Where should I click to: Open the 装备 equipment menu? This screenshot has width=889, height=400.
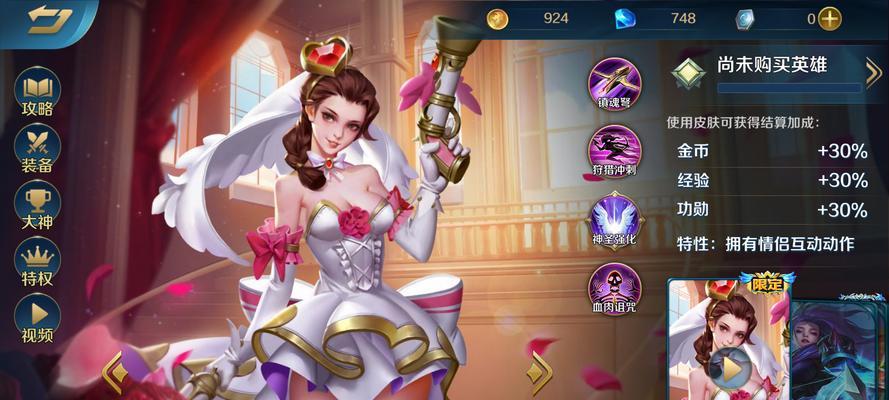[37, 151]
